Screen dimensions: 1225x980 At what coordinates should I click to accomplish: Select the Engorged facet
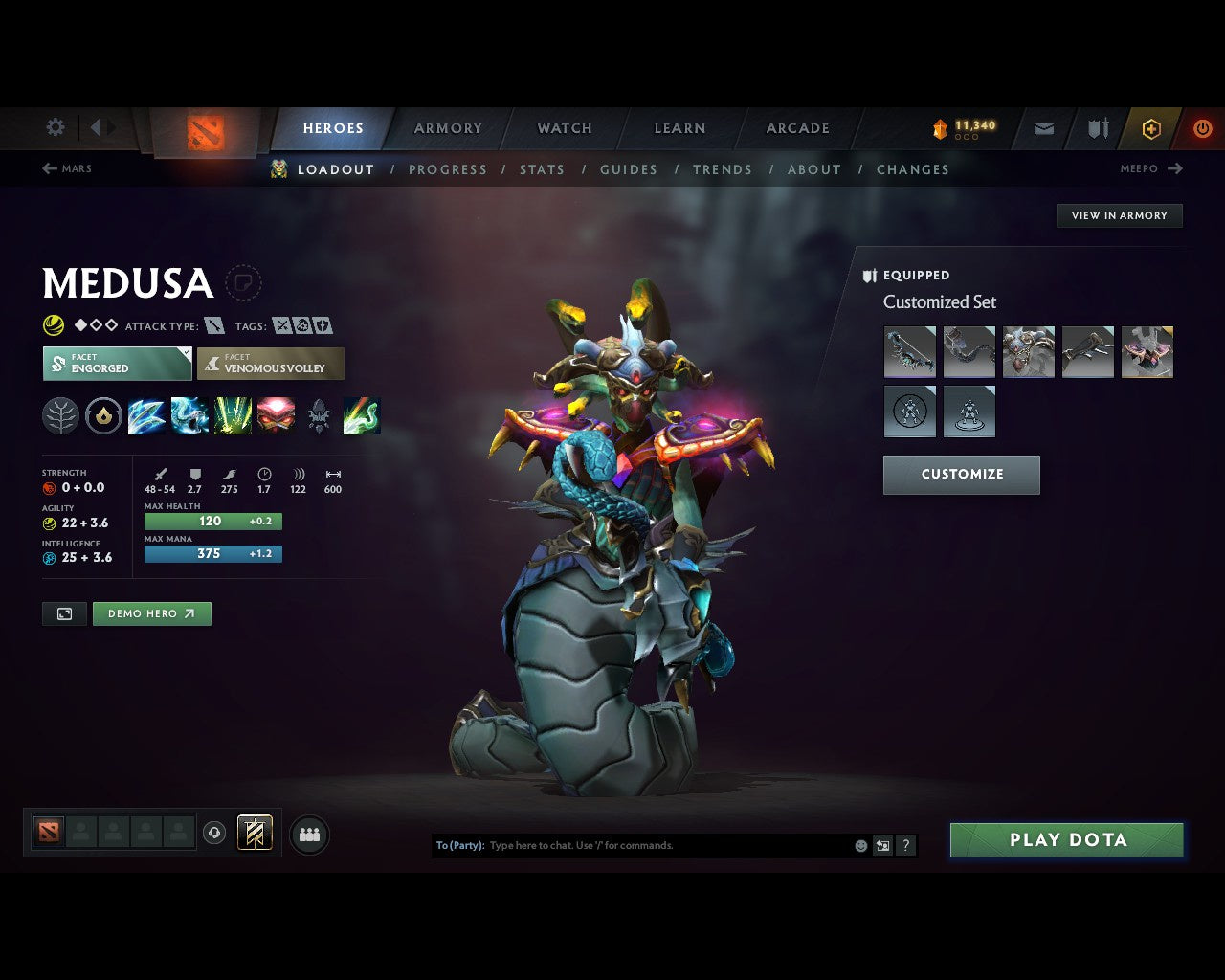click(x=117, y=364)
